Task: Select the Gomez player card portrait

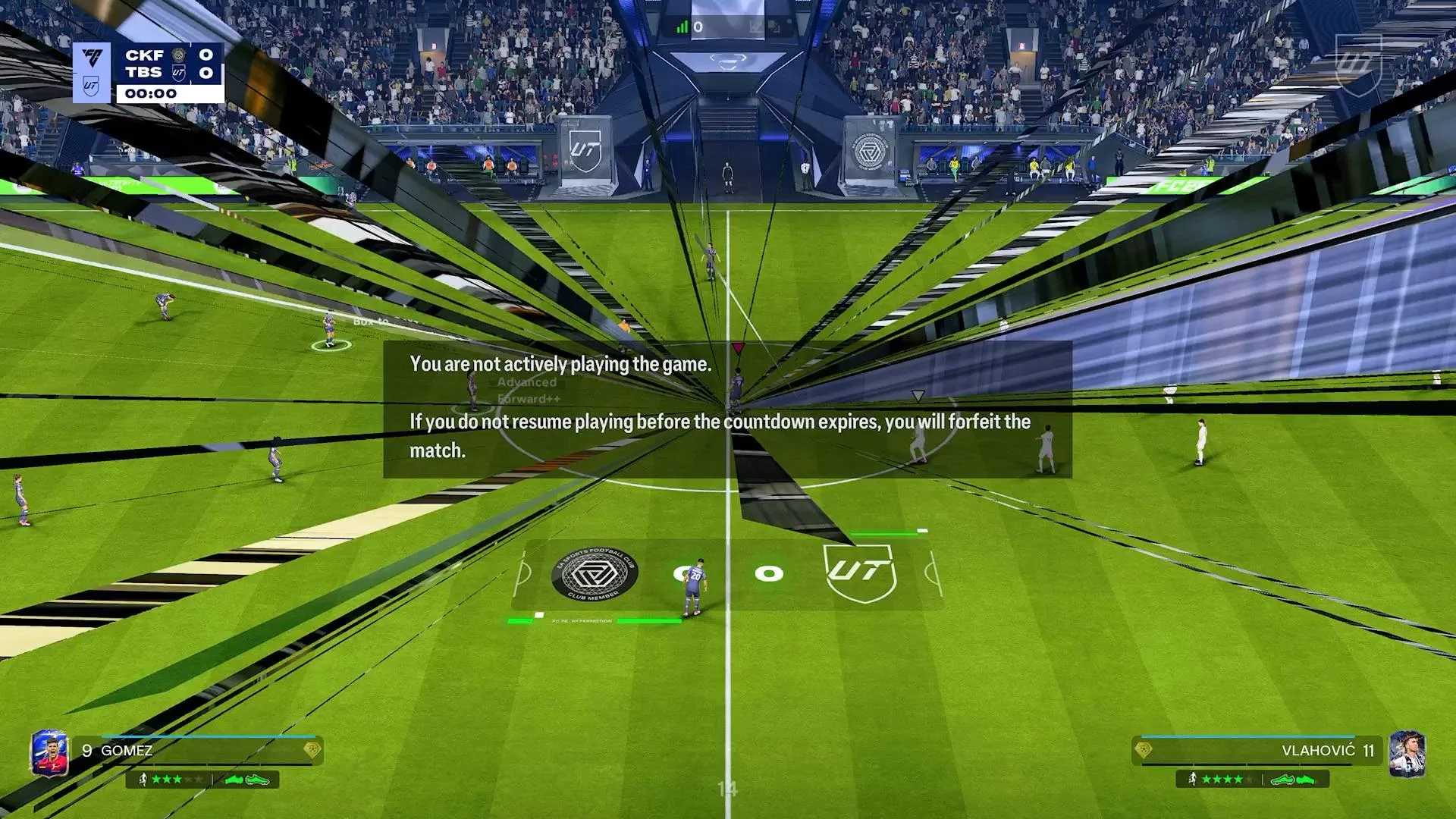Action: click(x=49, y=755)
